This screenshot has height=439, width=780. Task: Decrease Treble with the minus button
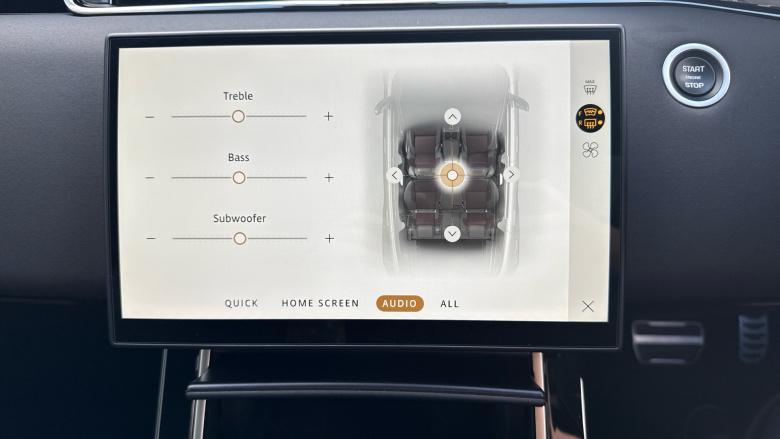(150, 117)
